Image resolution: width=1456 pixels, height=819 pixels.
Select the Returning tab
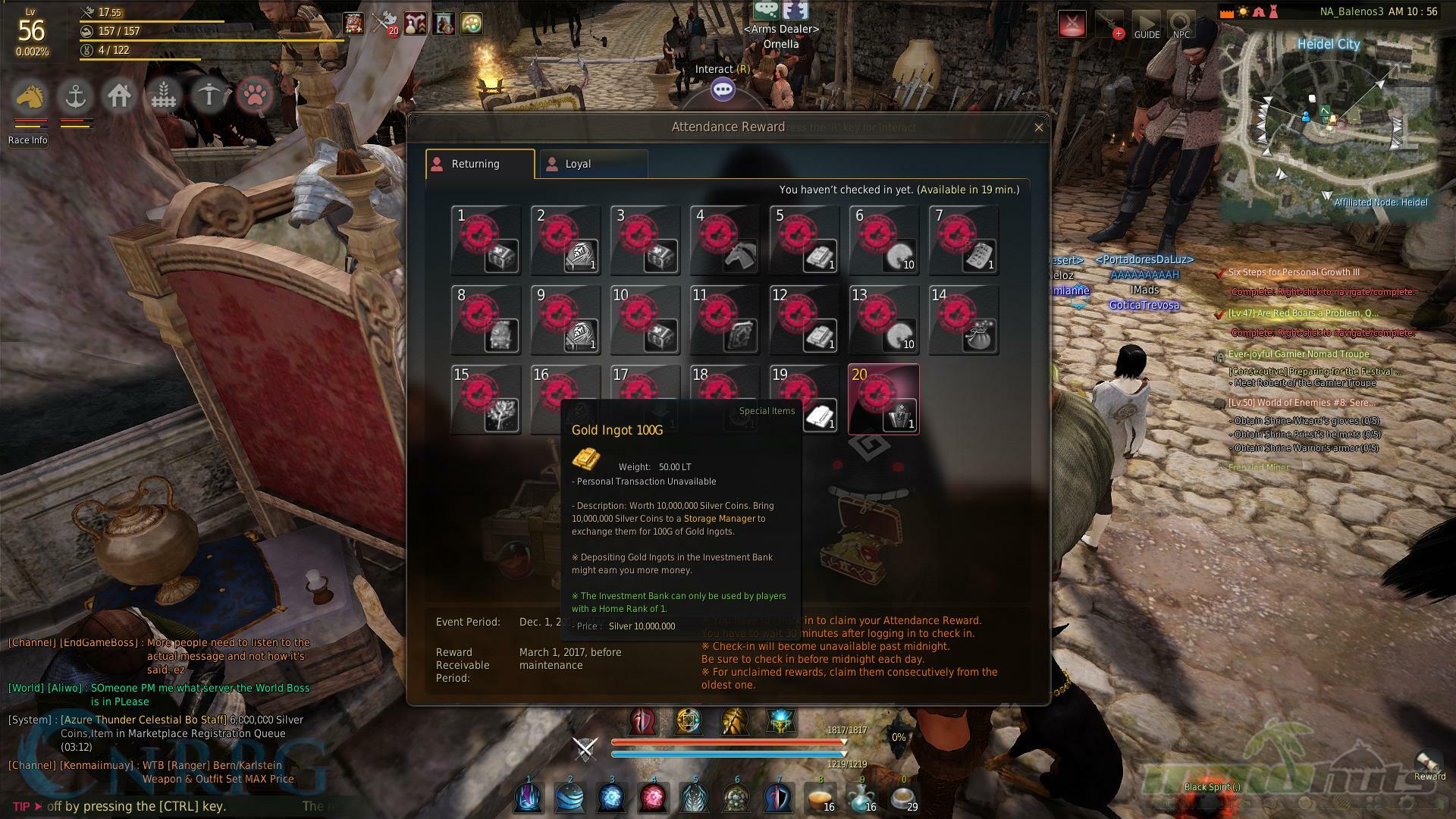(480, 164)
